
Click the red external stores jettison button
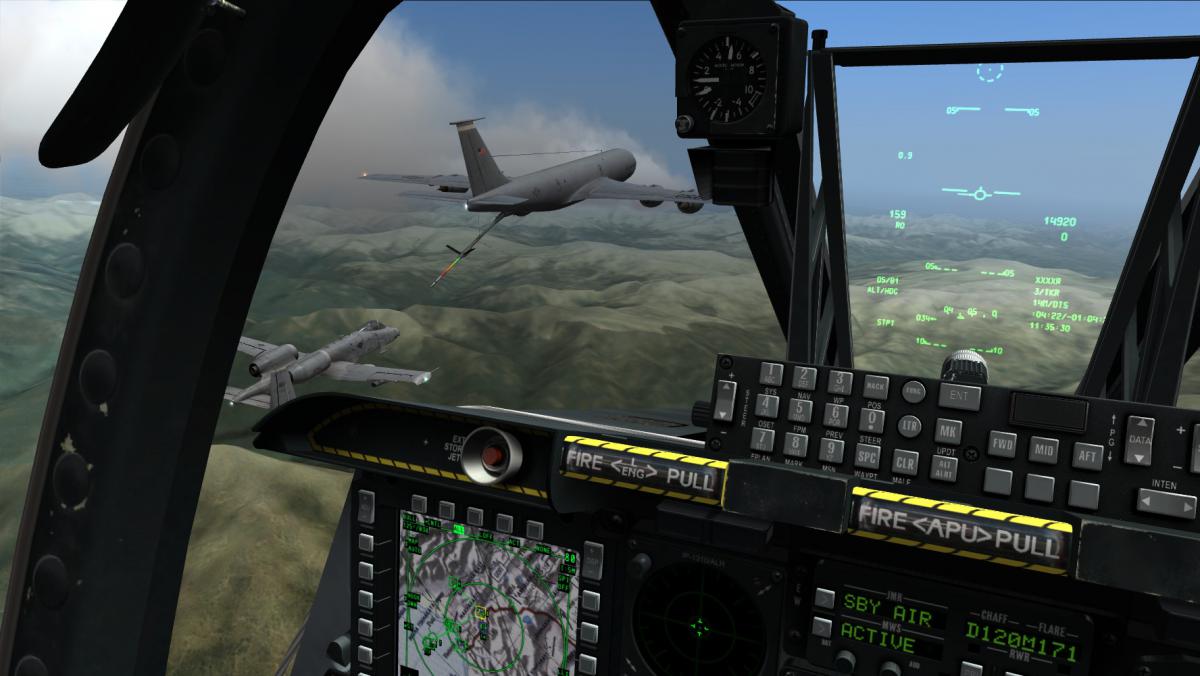point(494,455)
